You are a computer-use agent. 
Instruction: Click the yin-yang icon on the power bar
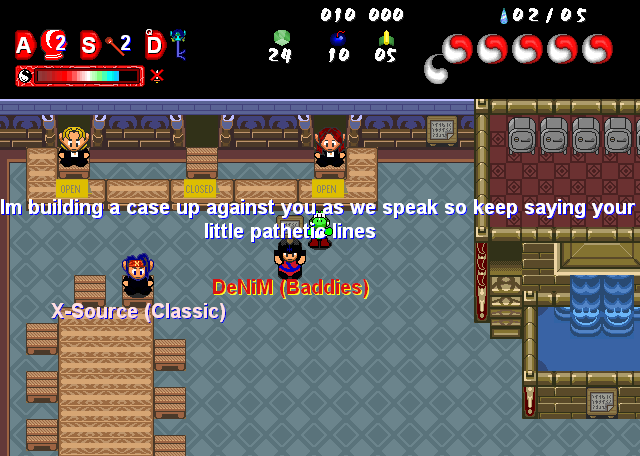coord(25,76)
